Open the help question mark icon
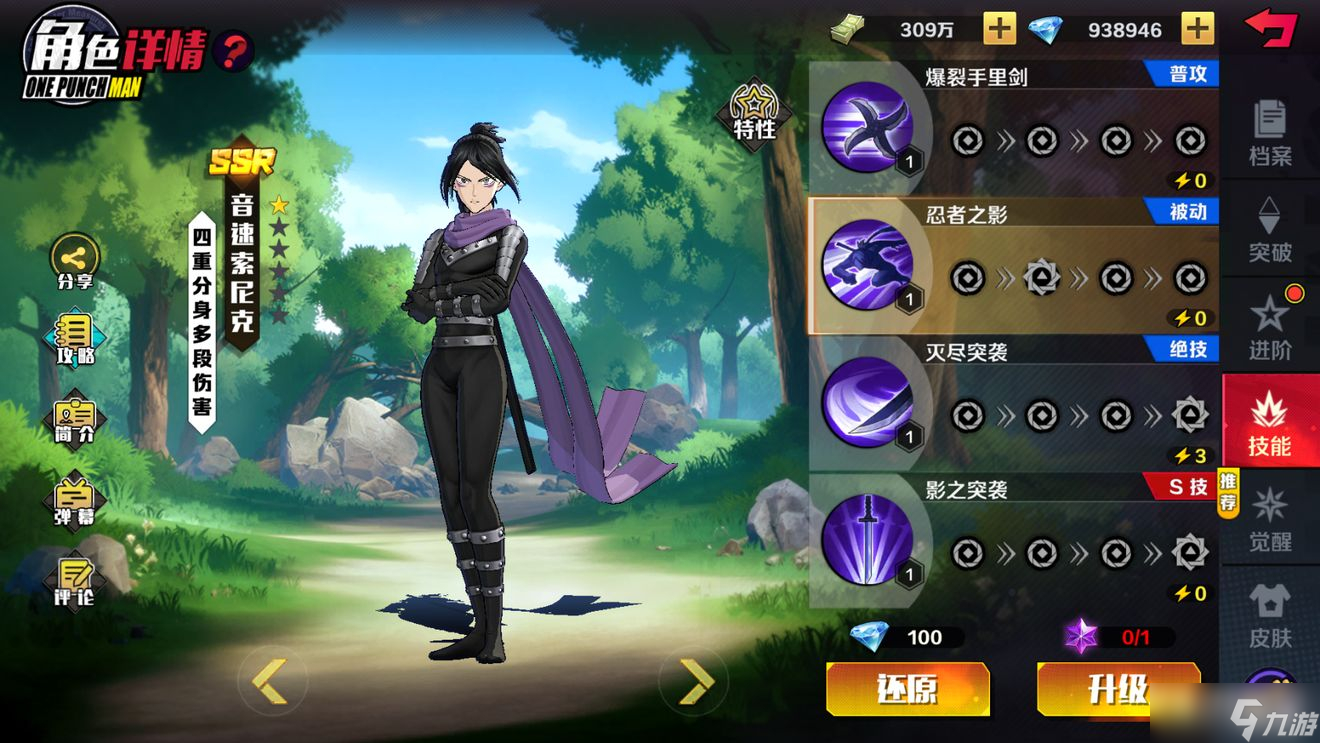The image size is (1320, 743). 234,49
